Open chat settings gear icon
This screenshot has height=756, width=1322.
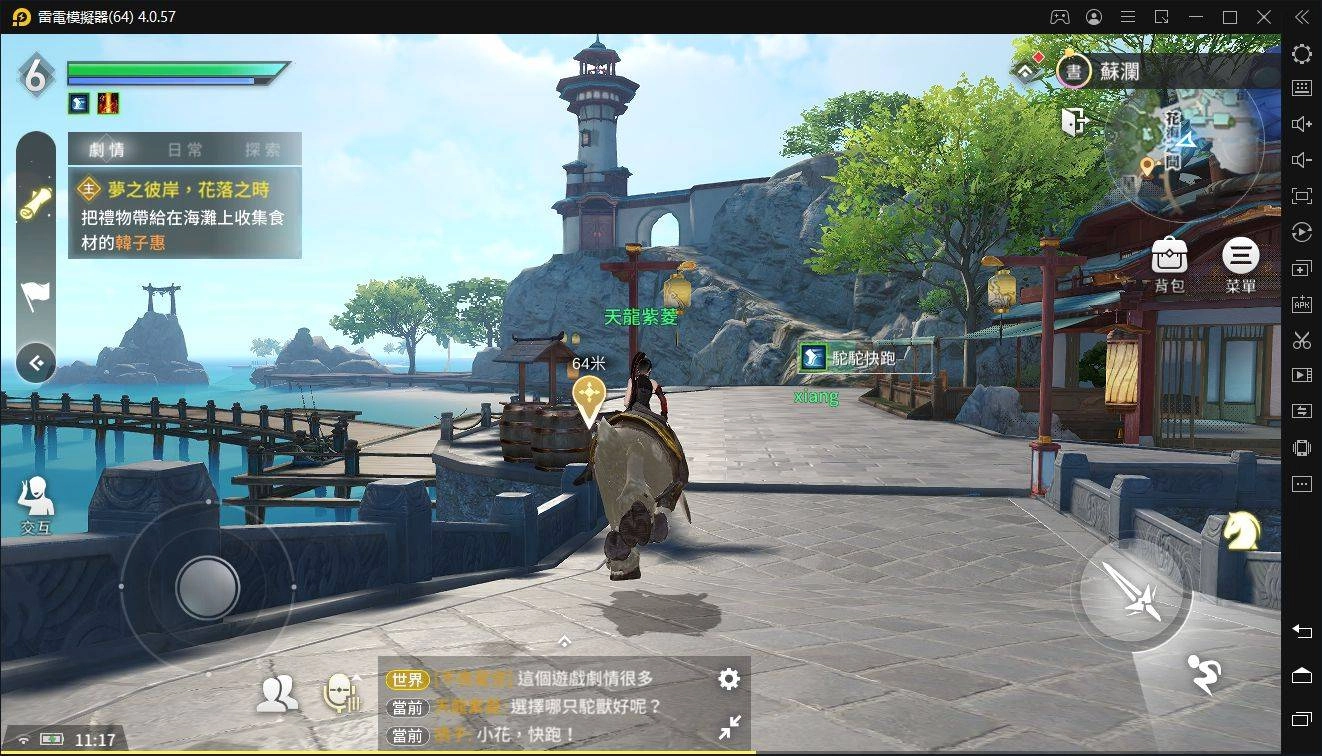729,680
